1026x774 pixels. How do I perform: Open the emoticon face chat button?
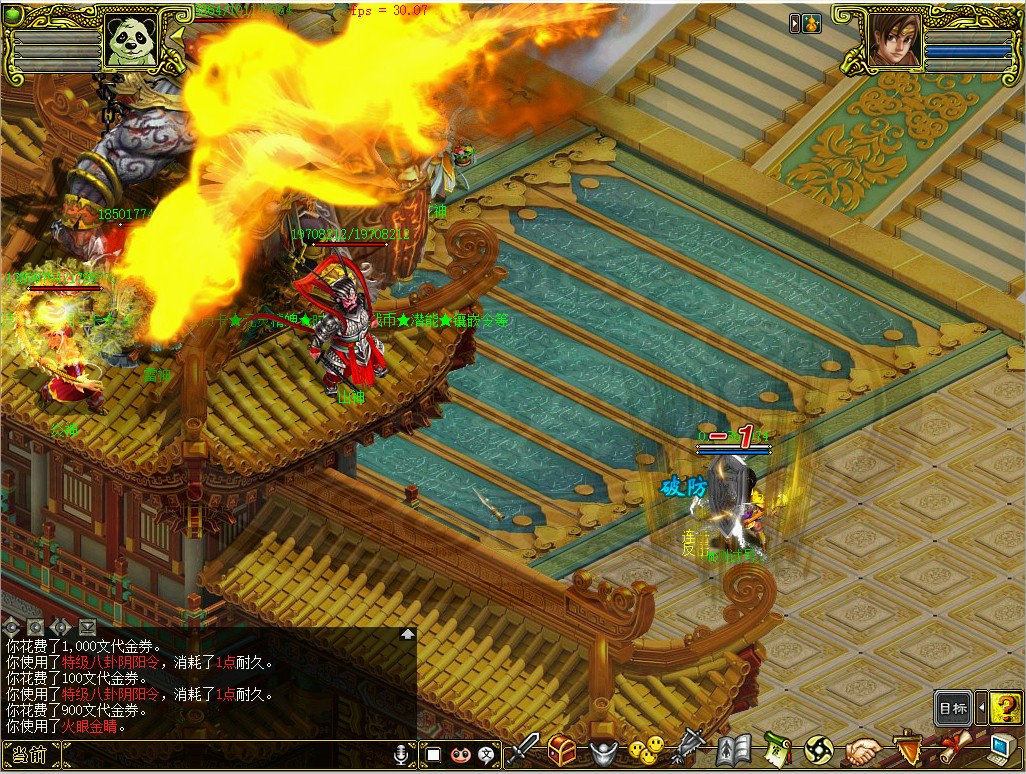[x=461, y=755]
